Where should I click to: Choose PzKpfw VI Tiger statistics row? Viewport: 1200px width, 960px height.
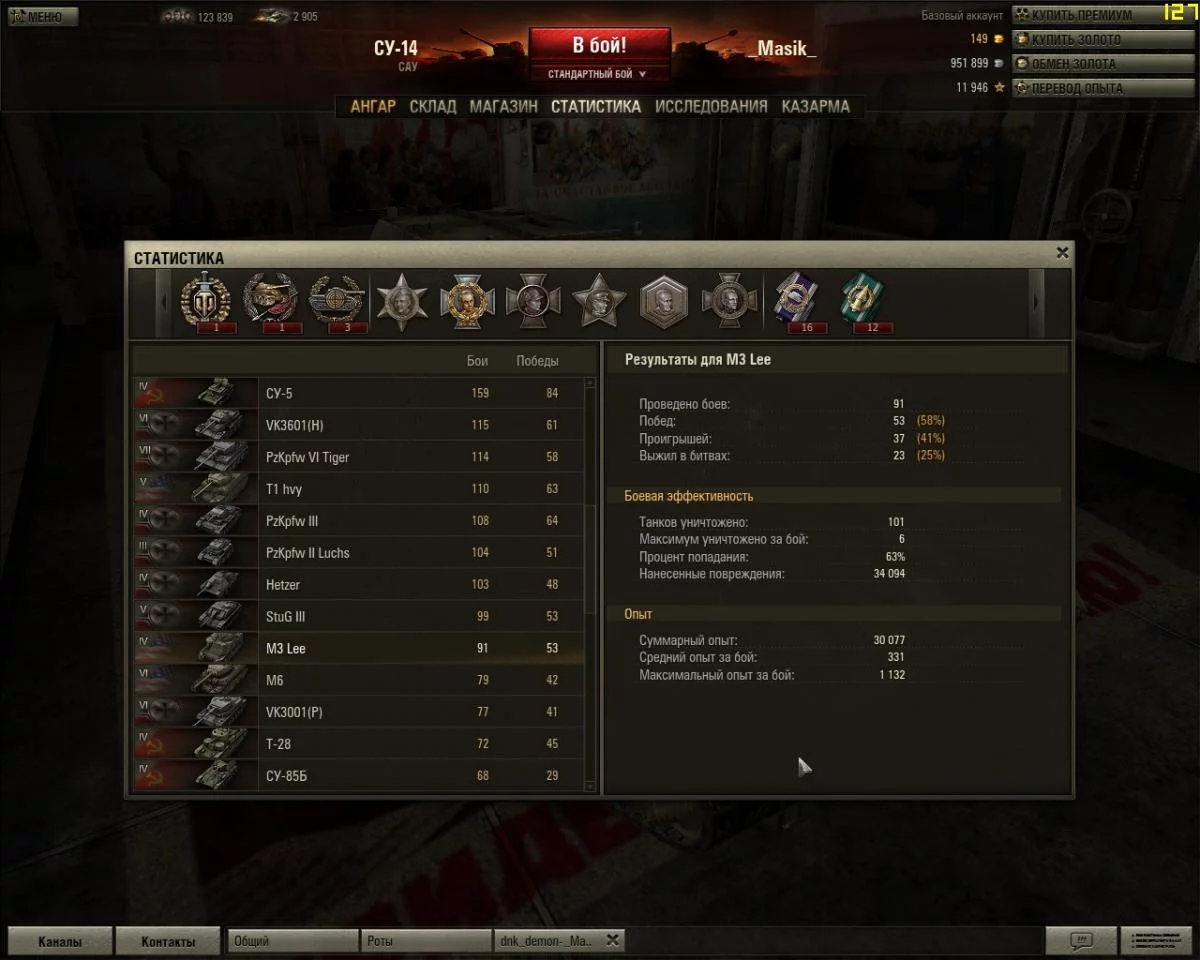360,457
